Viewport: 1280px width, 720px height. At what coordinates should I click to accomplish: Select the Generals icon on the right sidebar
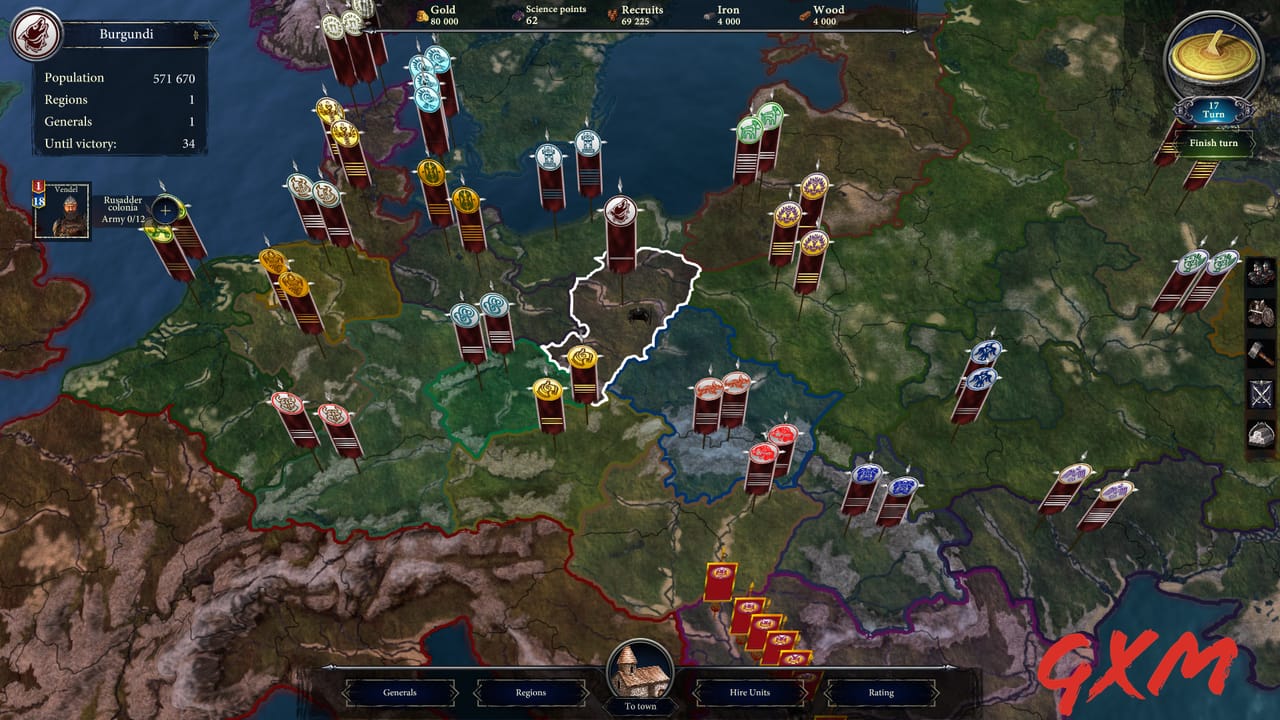point(1260,272)
